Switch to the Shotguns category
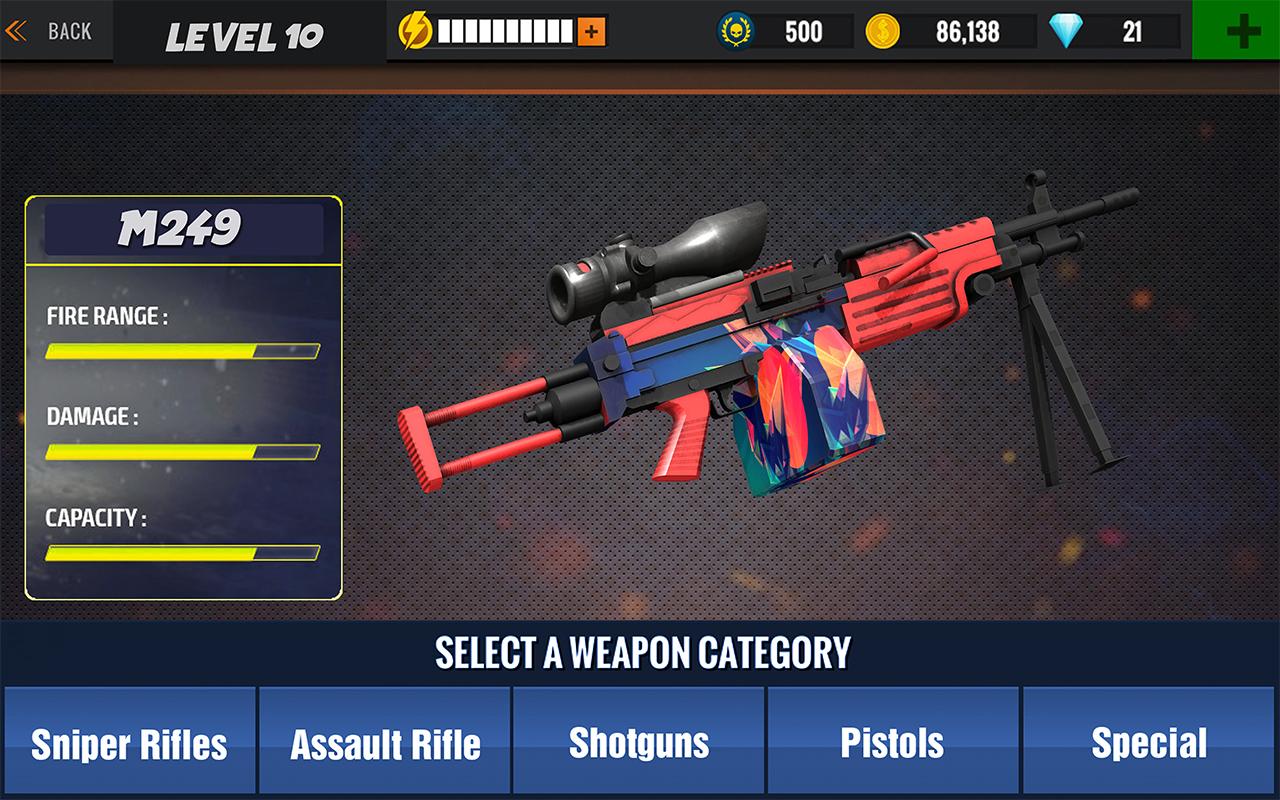The image size is (1280, 800). (x=639, y=743)
